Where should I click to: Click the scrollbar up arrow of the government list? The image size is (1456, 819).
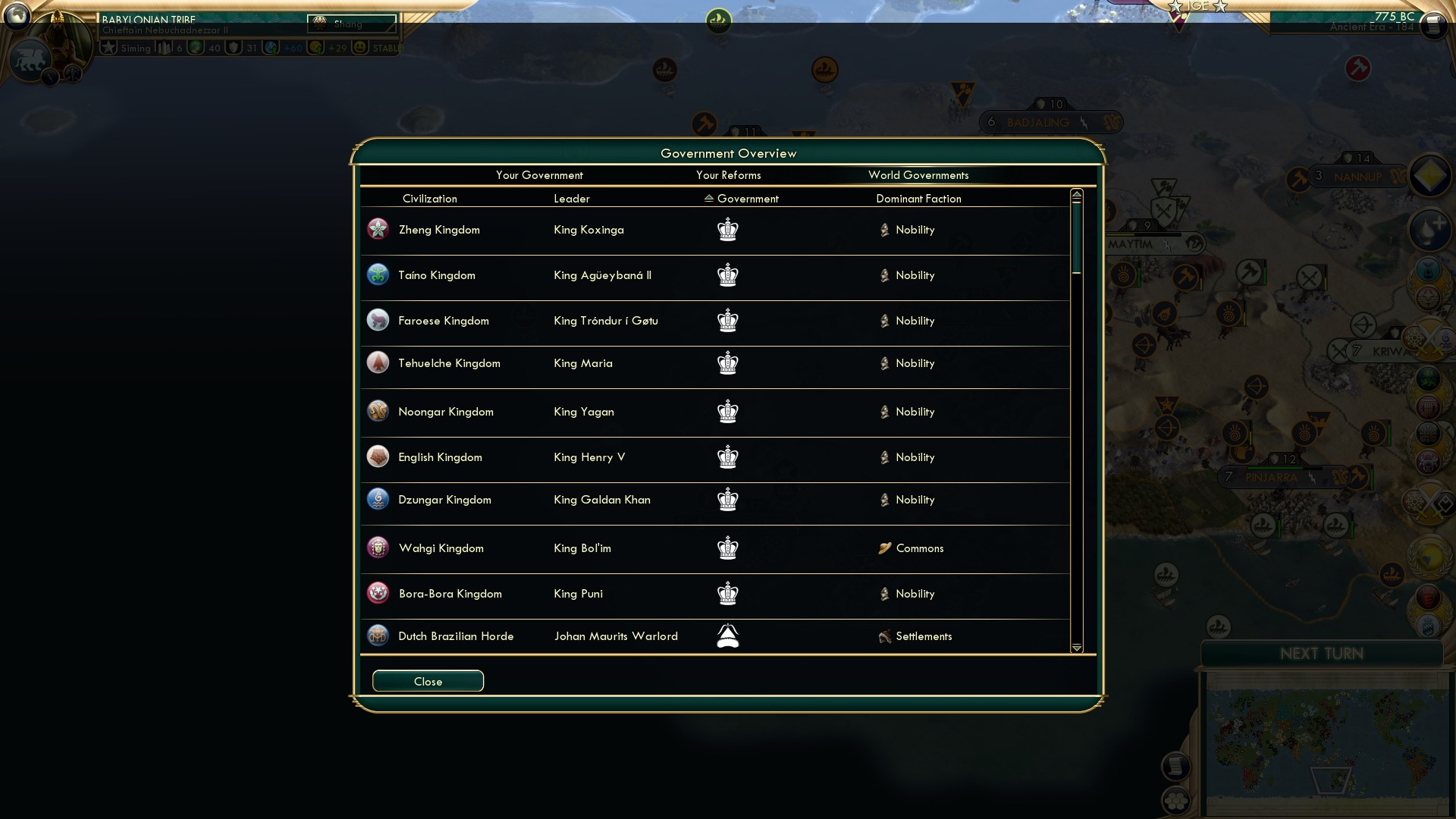1076,193
